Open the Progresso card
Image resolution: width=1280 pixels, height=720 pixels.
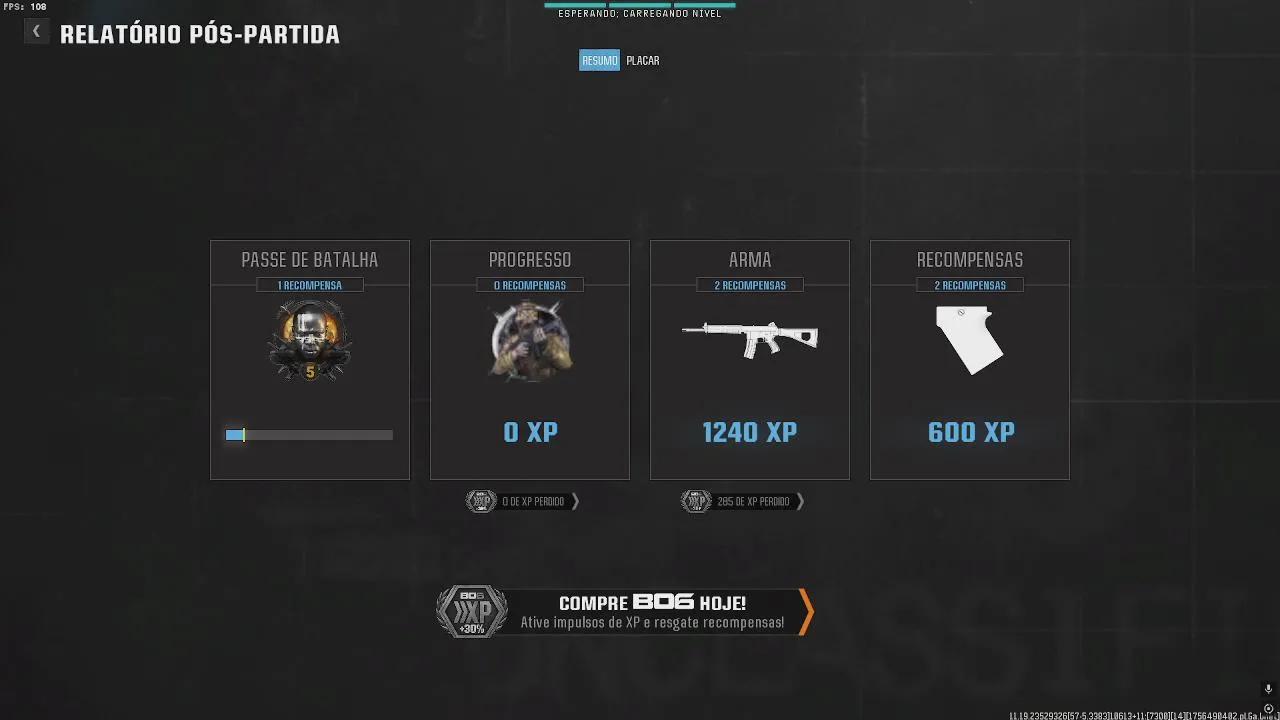point(530,360)
